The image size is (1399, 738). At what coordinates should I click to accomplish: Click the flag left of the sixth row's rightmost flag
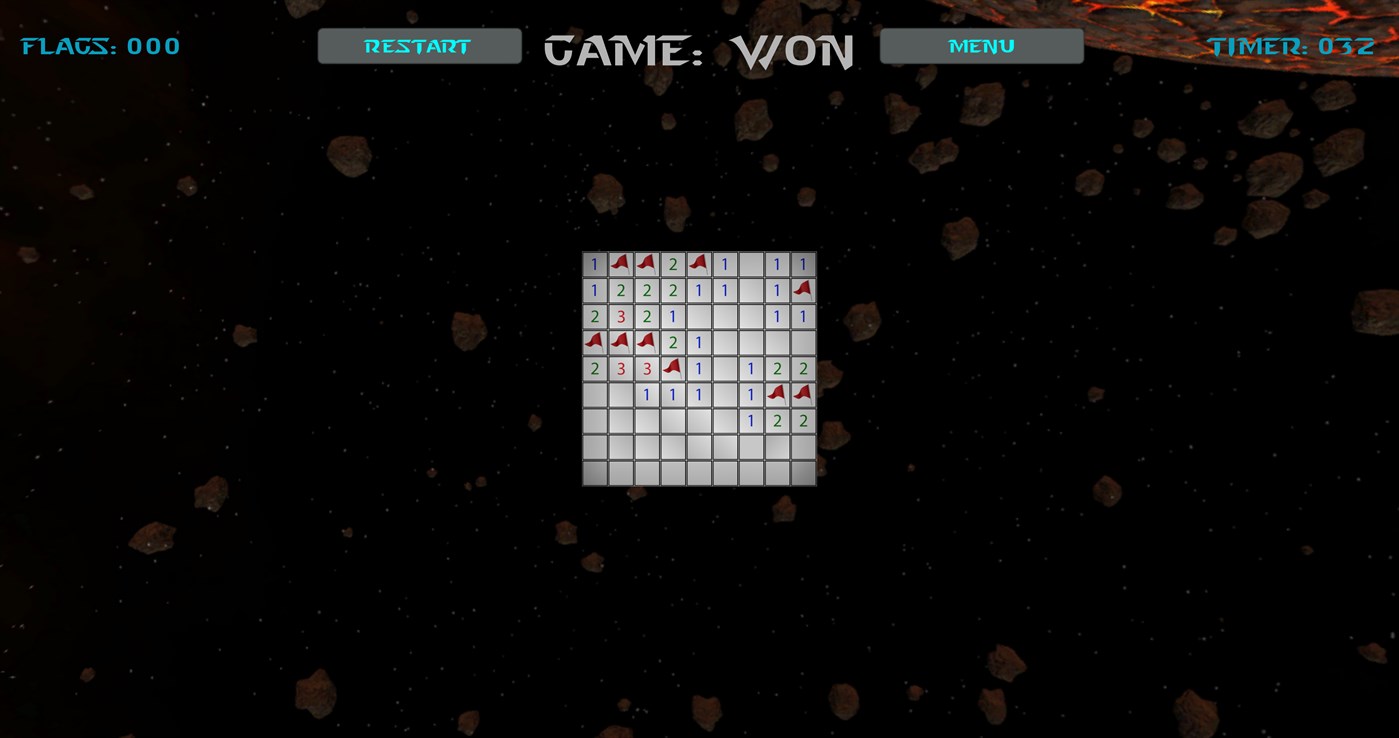776,393
